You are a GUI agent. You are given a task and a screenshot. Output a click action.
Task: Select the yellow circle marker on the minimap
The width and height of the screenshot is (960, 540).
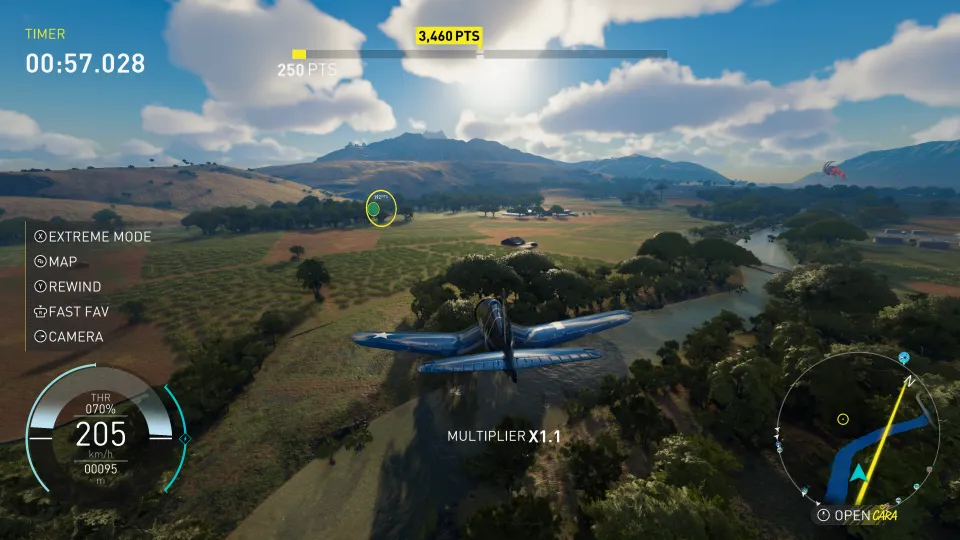click(842, 419)
